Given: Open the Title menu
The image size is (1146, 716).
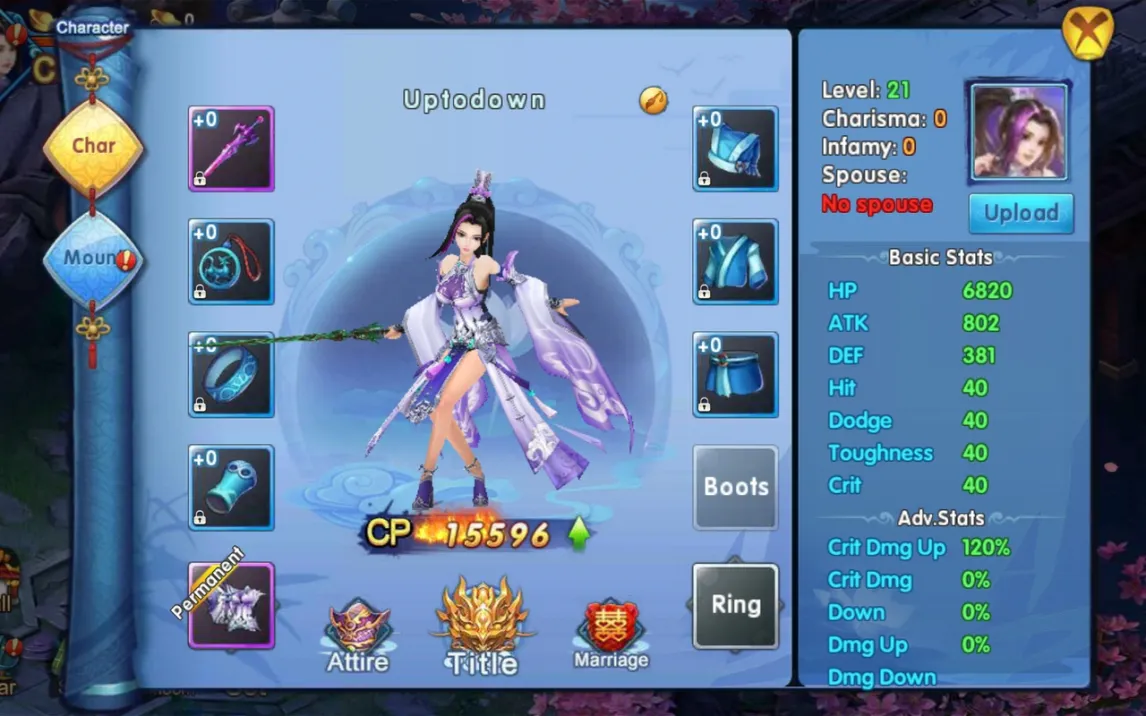Looking at the screenshot, I should 482,627.
